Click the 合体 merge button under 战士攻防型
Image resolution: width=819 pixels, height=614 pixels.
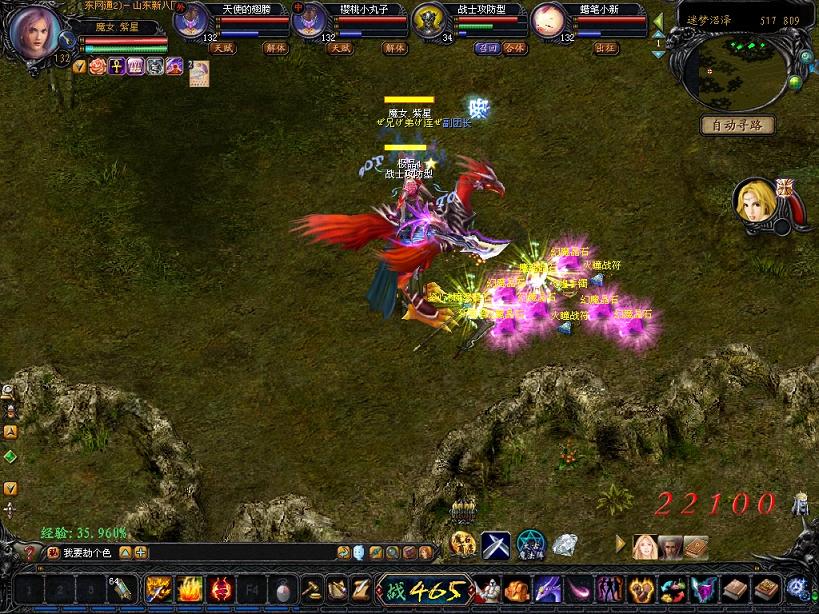point(514,48)
